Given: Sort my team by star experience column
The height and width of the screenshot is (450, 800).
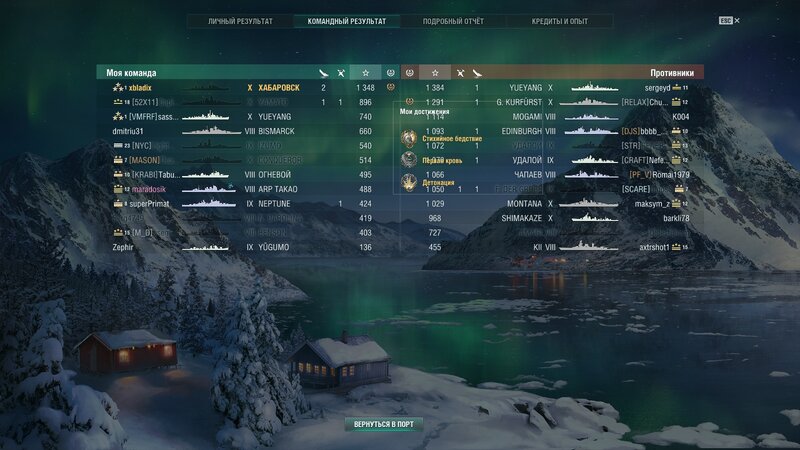Looking at the screenshot, I should [x=366, y=73].
